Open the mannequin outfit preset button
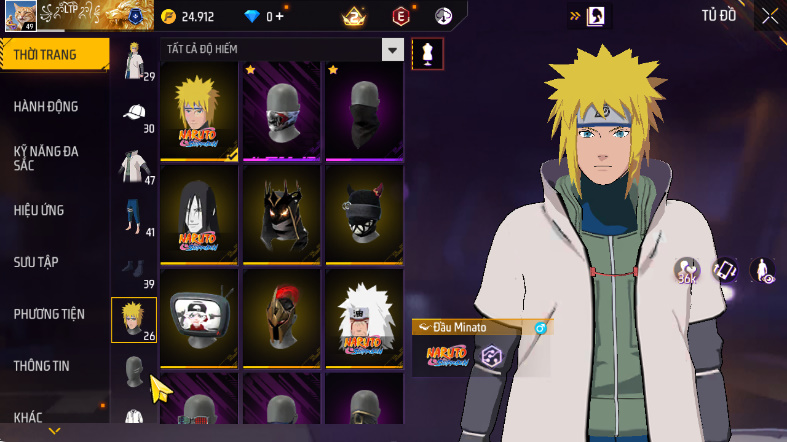The height and width of the screenshot is (442, 787). click(x=428, y=53)
